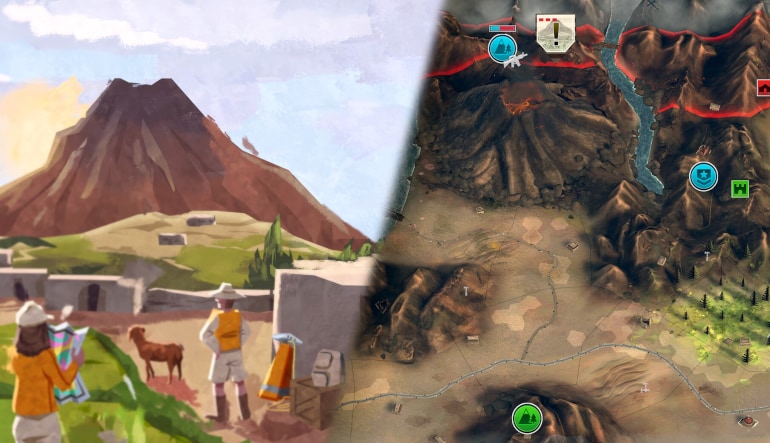770x443 pixels.
Task: Click the blue mountain unit marker
Action: [501, 47]
